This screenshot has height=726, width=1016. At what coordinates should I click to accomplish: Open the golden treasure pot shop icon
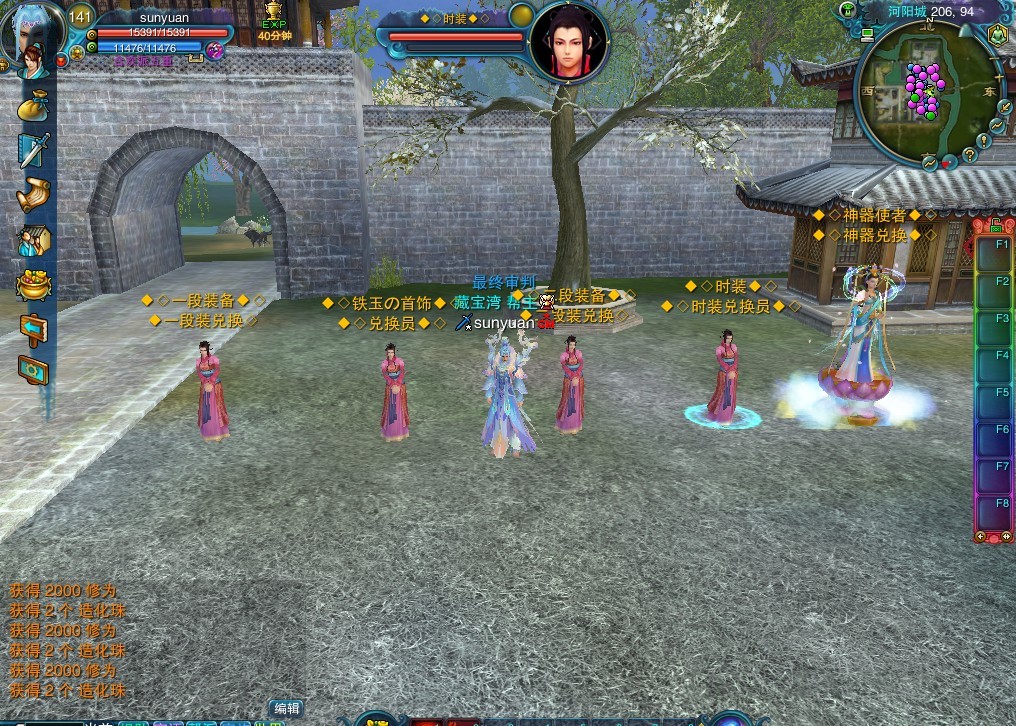[x=33, y=284]
